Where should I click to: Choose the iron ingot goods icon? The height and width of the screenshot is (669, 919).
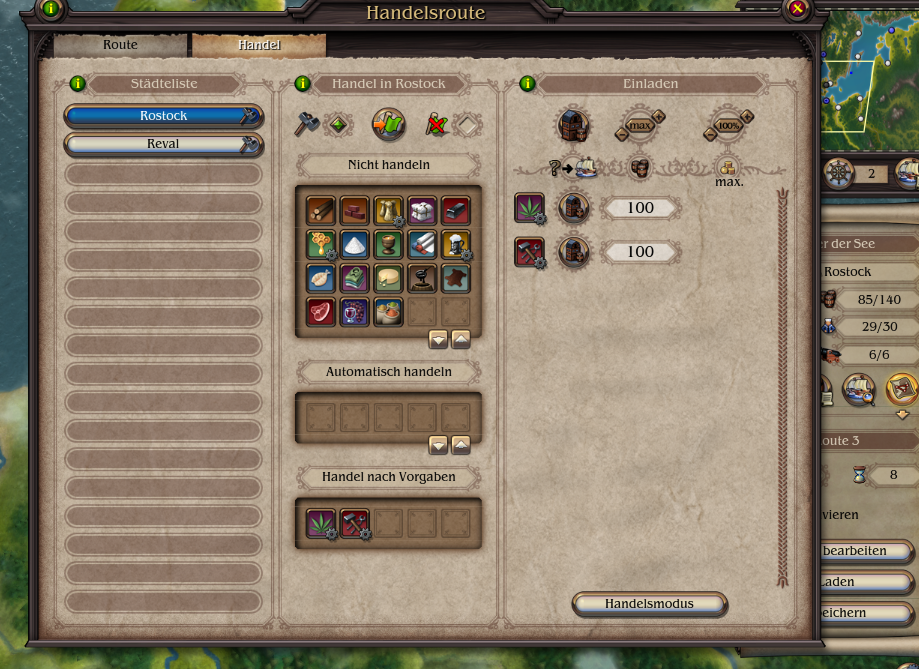tap(456, 209)
